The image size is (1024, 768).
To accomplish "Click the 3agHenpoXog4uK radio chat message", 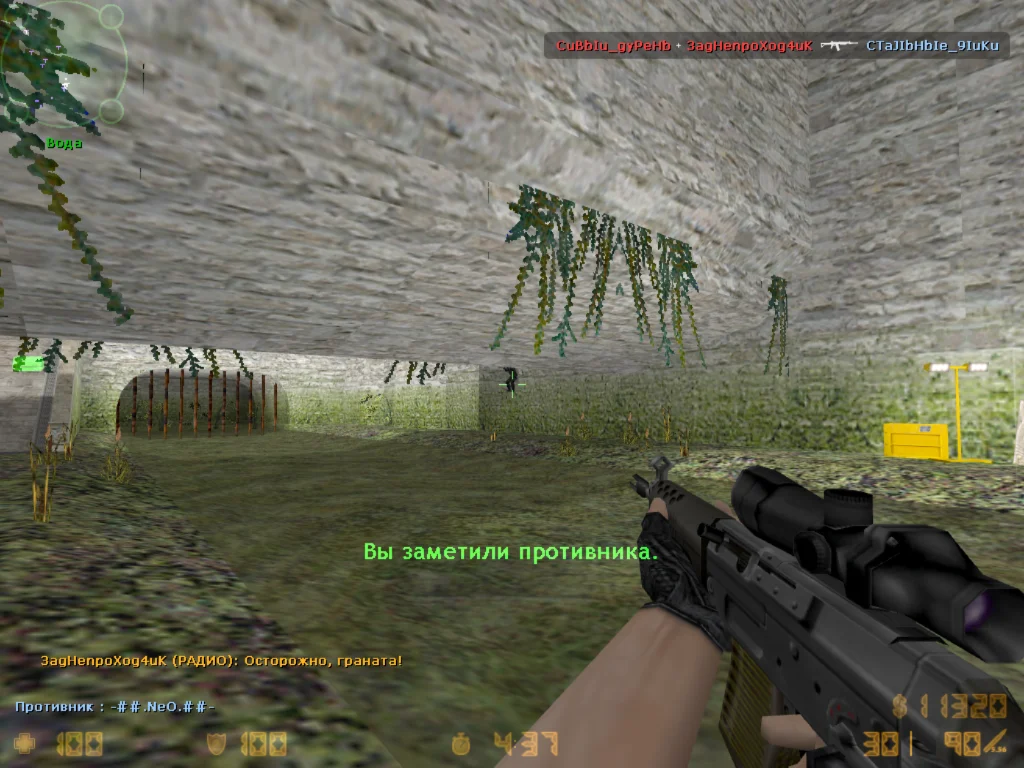I will point(221,661).
